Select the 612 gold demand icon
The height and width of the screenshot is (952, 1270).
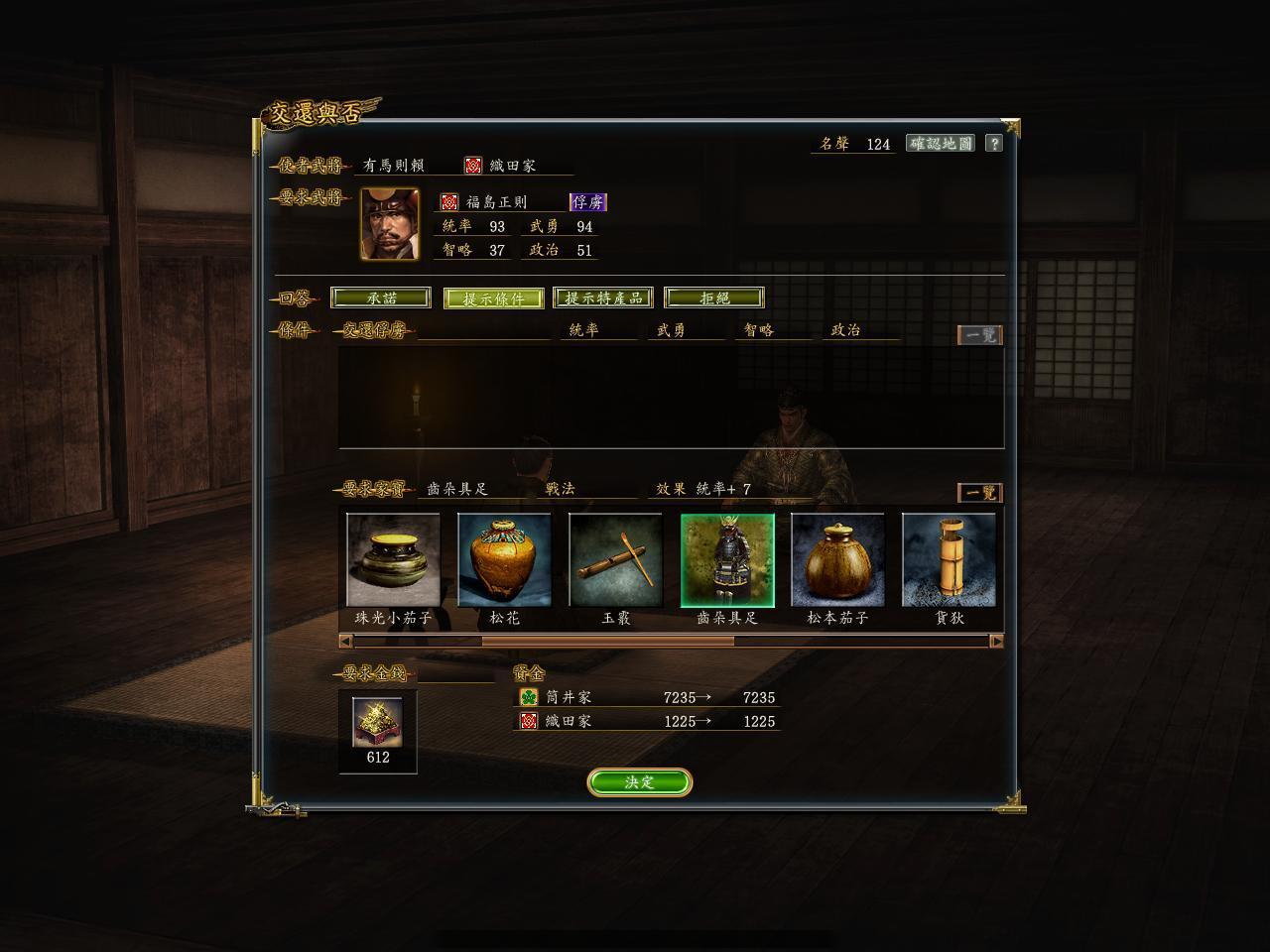(378, 723)
